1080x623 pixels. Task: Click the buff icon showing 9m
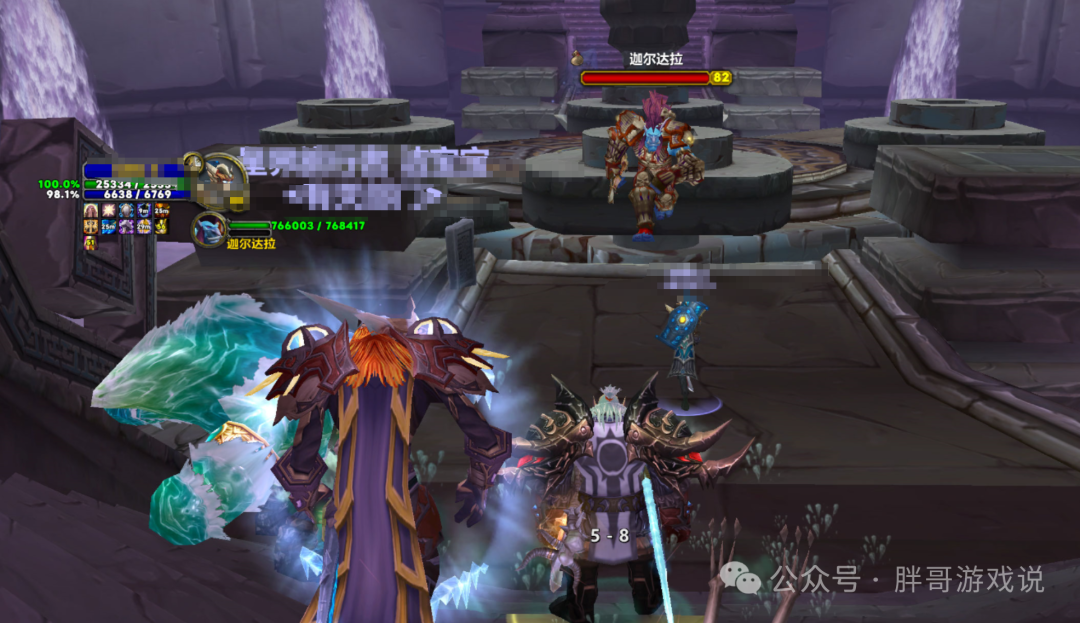(x=144, y=210)
